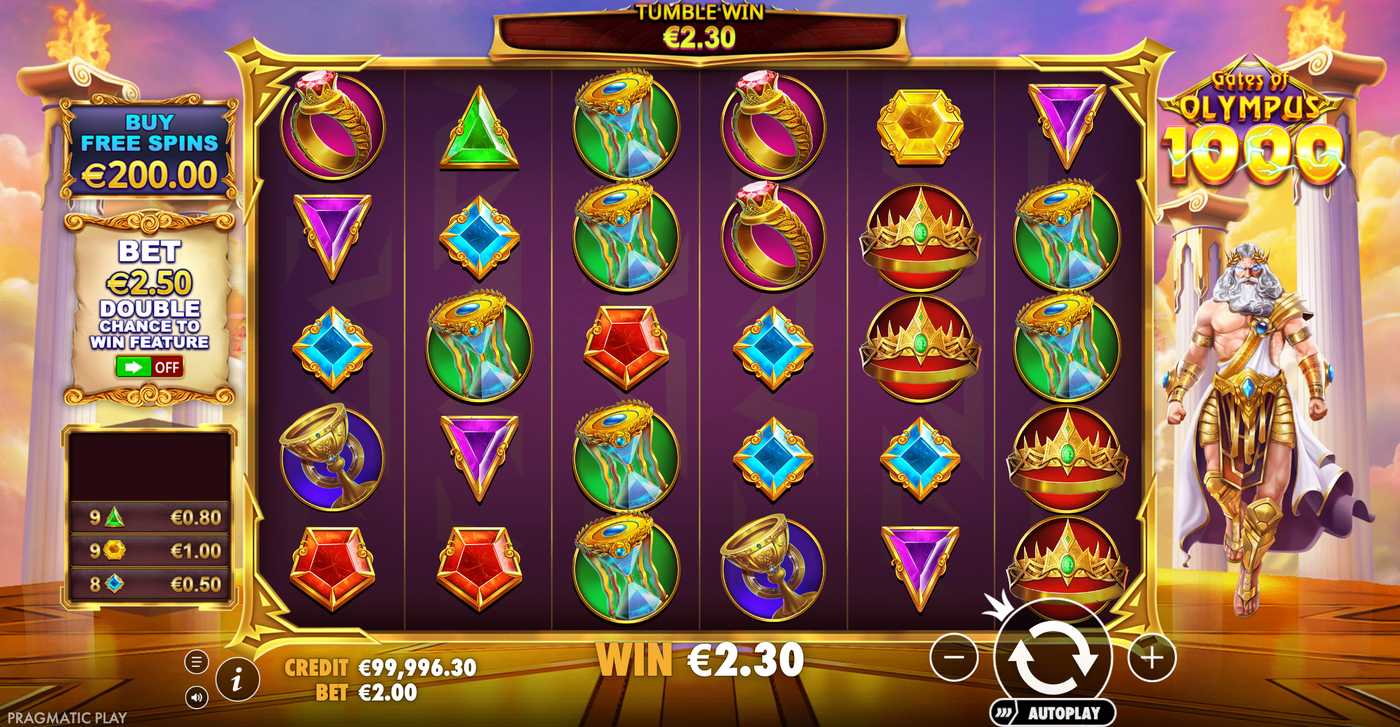Enable the Double Chance to Win feature
The width and height of the screenshot is (1400, 727).
(148, 366)
